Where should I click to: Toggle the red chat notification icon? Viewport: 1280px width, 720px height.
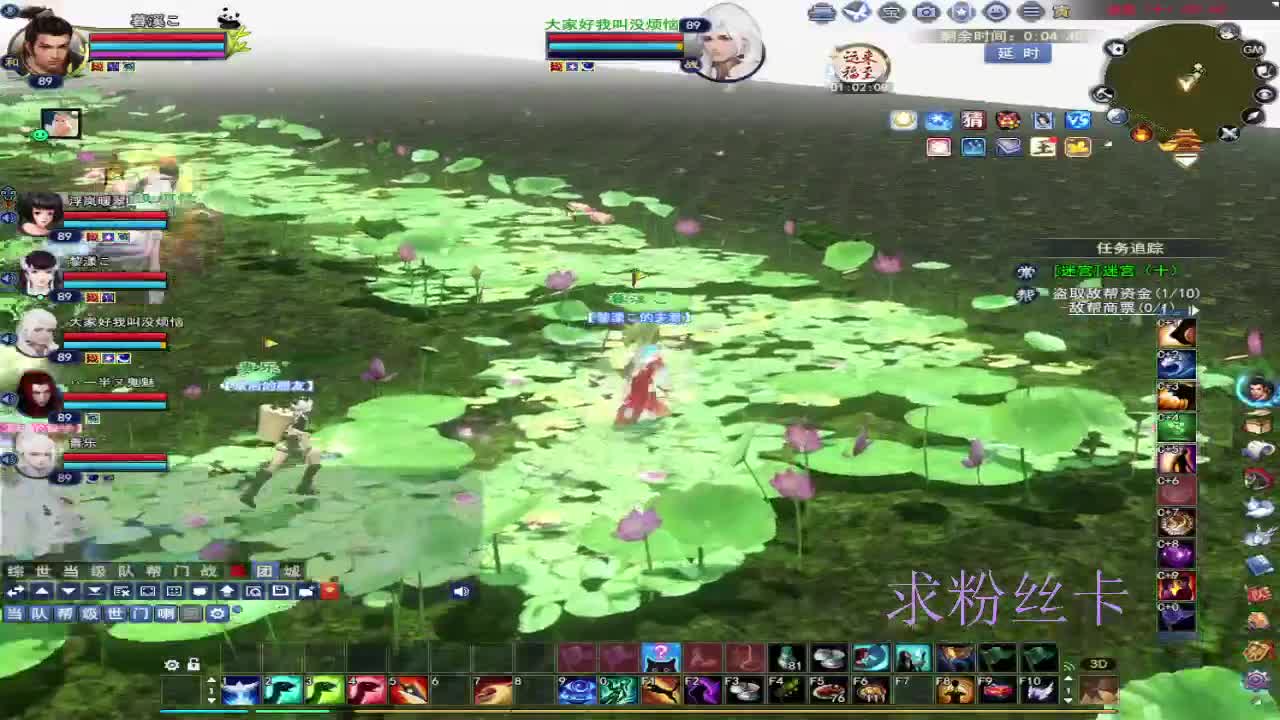[x=330, y=591]
